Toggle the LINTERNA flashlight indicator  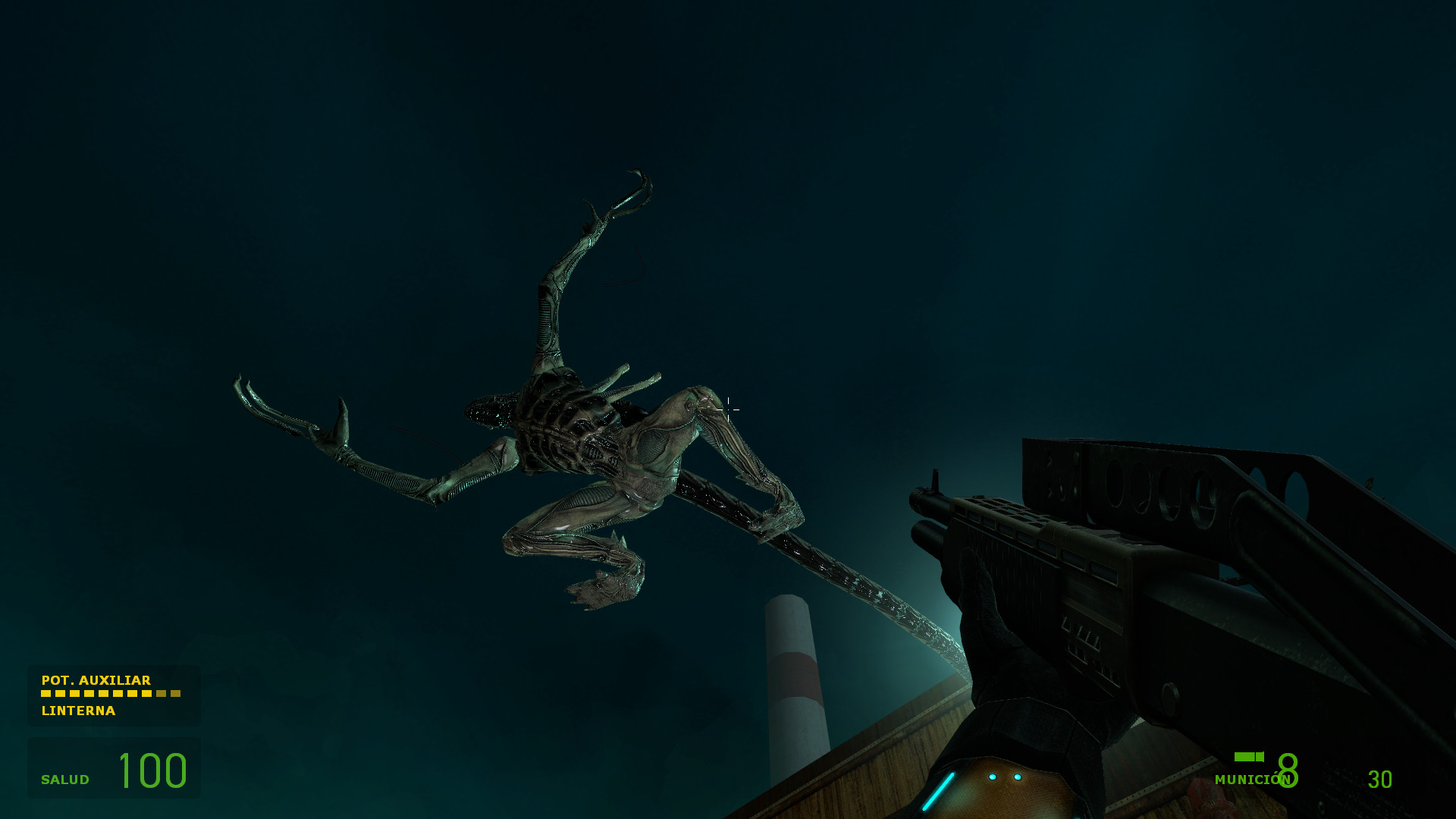(78, 711)
